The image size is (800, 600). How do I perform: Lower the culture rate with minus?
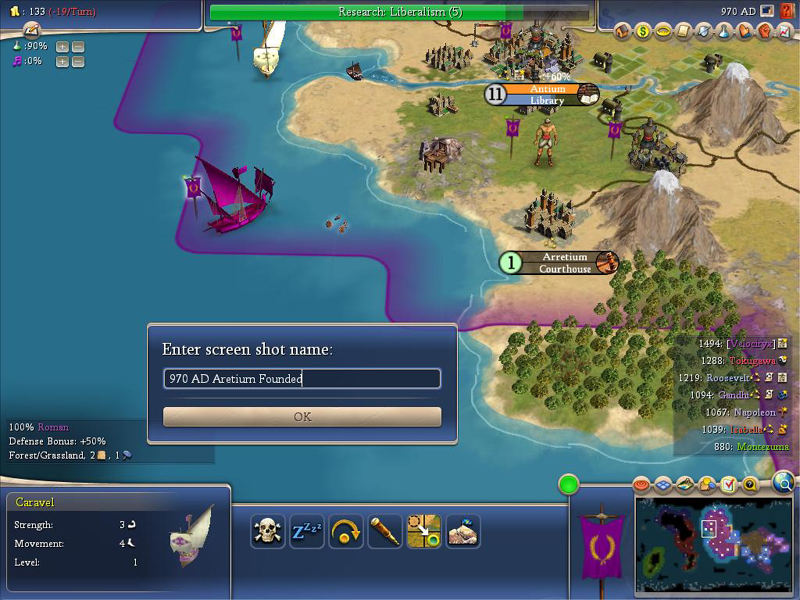pos(78,62)
